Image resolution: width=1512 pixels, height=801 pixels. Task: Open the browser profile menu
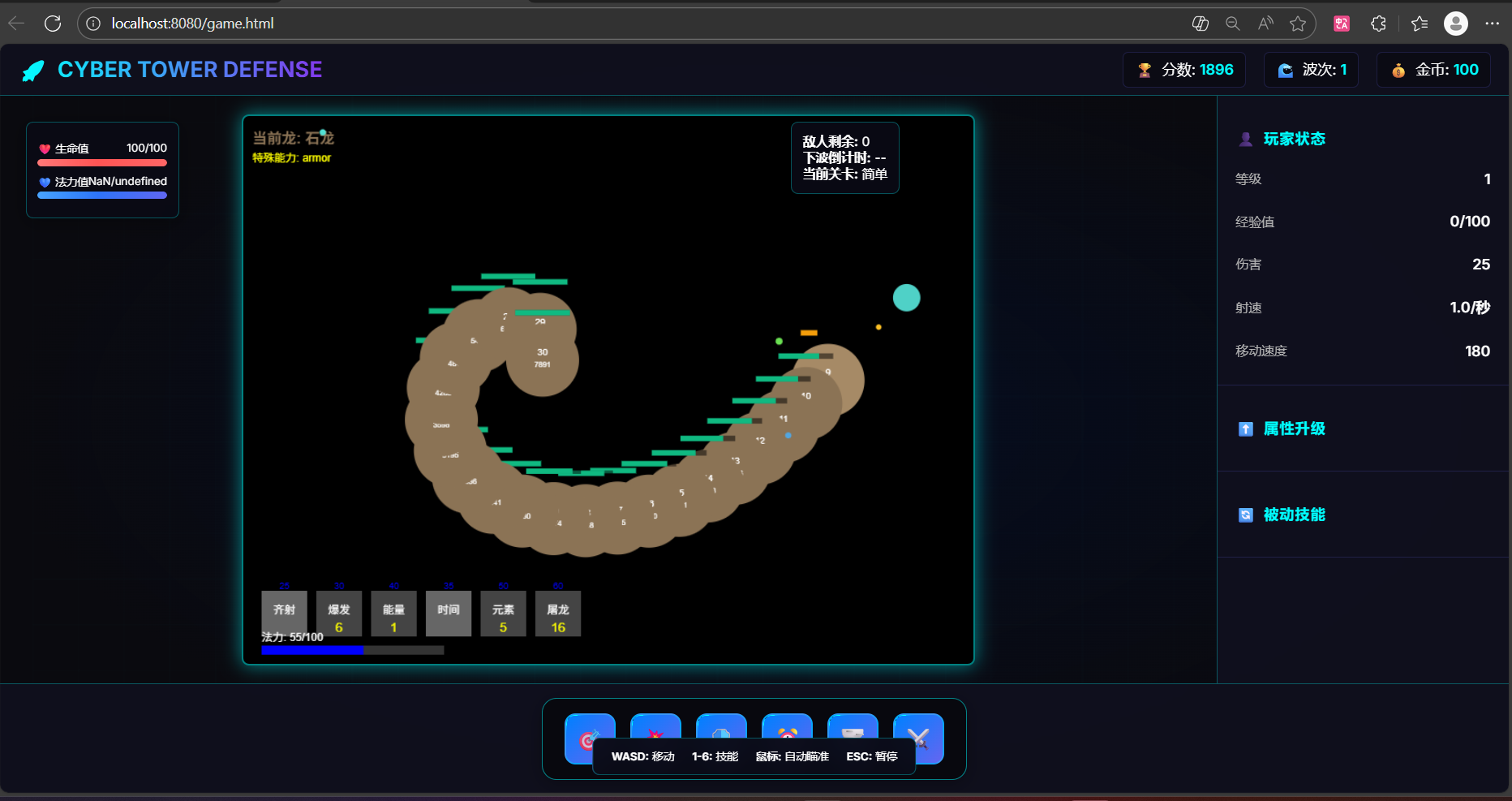(x=1456, y=24)
